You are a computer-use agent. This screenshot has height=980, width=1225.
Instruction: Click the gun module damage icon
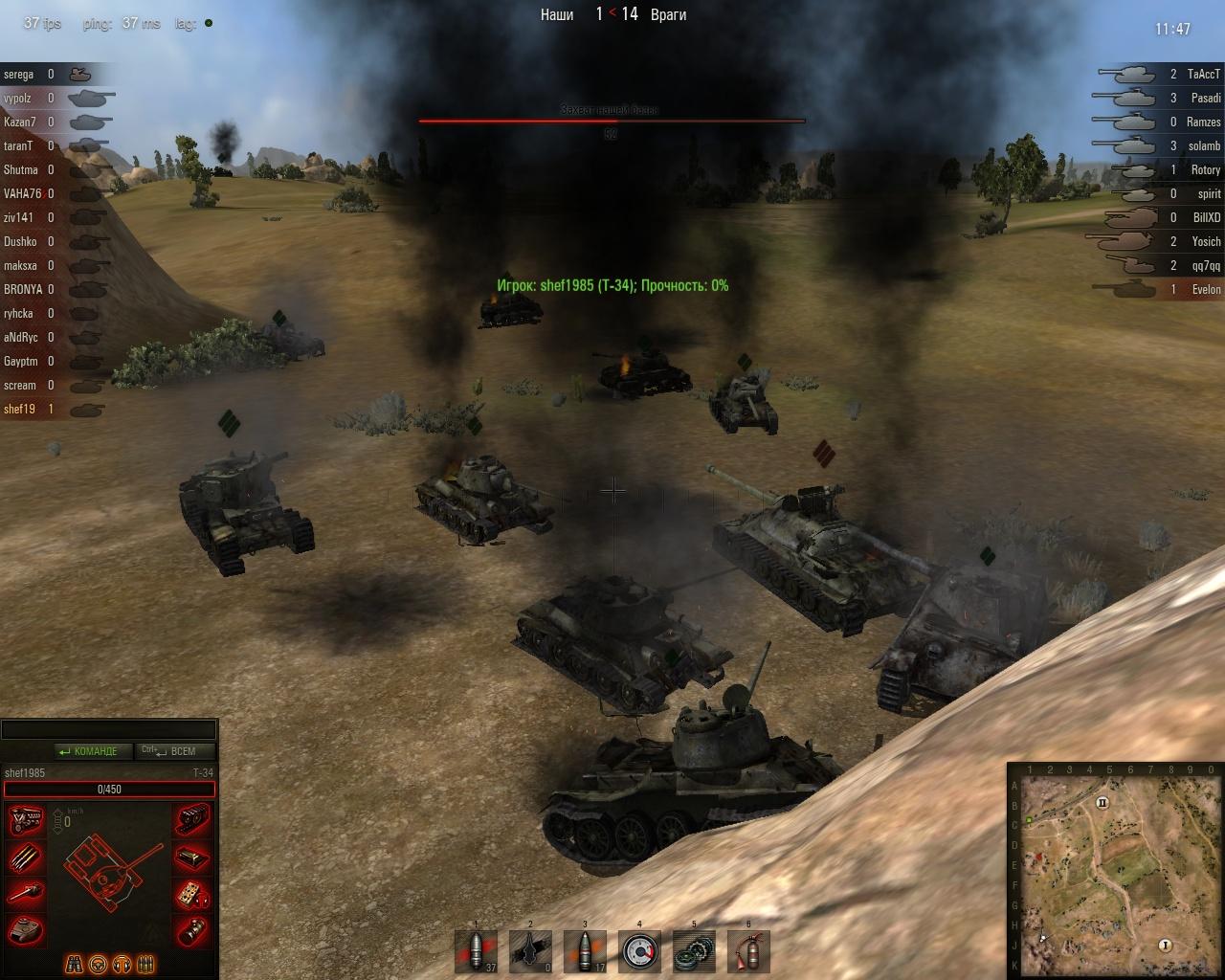pyautogui.click(x=26, y=894)
